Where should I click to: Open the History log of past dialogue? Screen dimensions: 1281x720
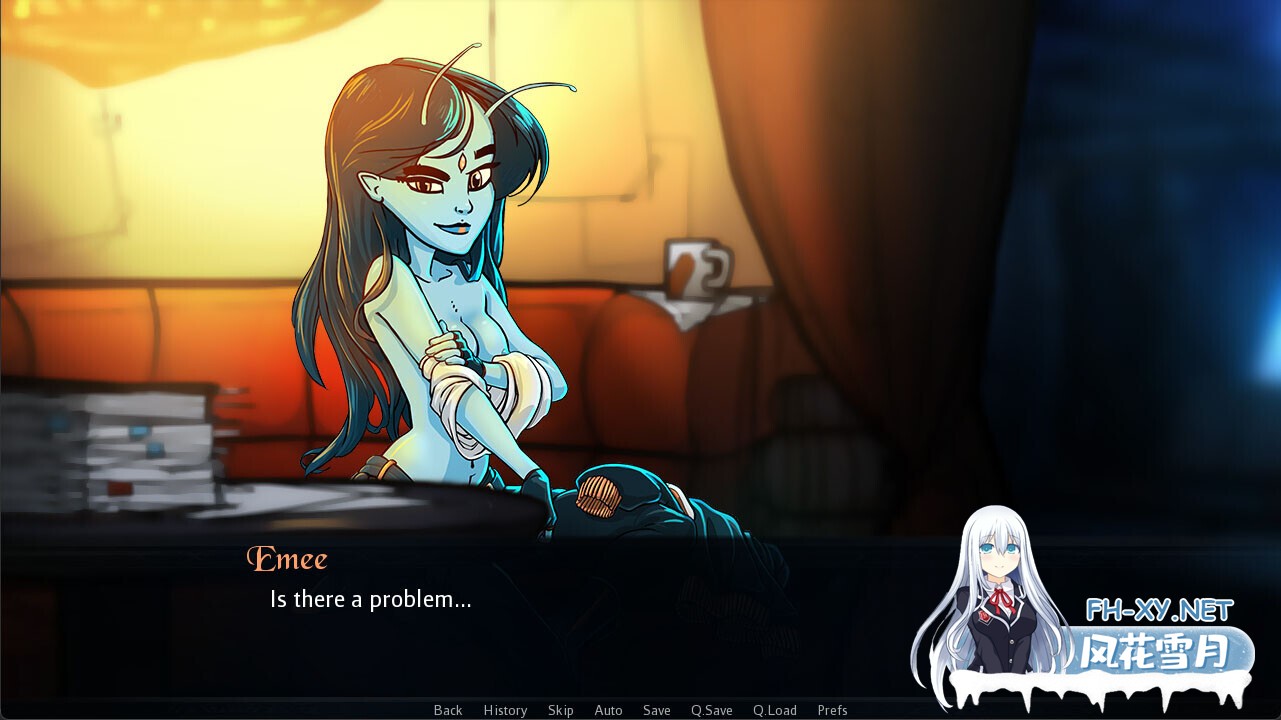click(505, 710)
